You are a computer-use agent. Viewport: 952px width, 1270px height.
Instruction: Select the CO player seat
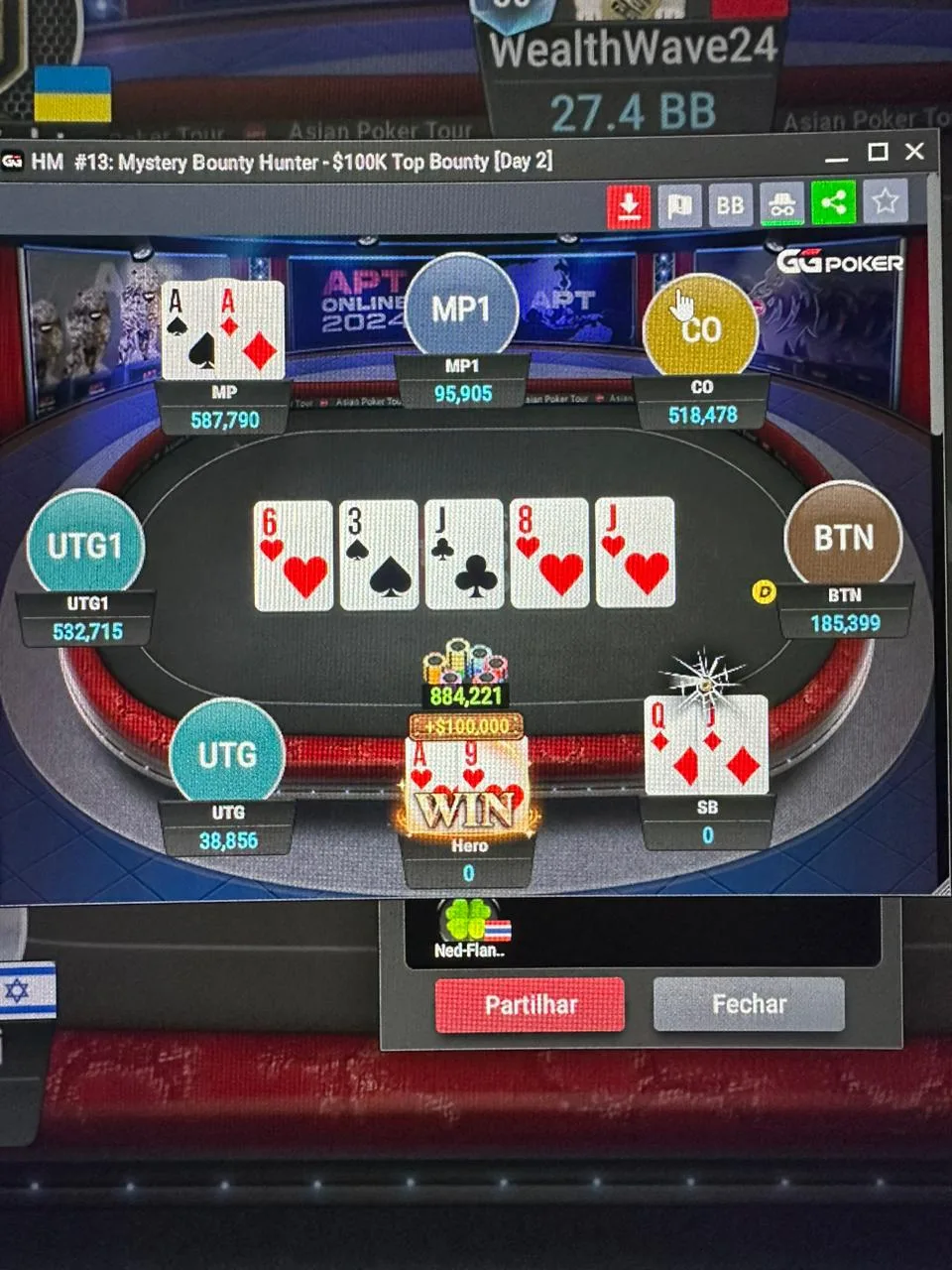point(700,328)
